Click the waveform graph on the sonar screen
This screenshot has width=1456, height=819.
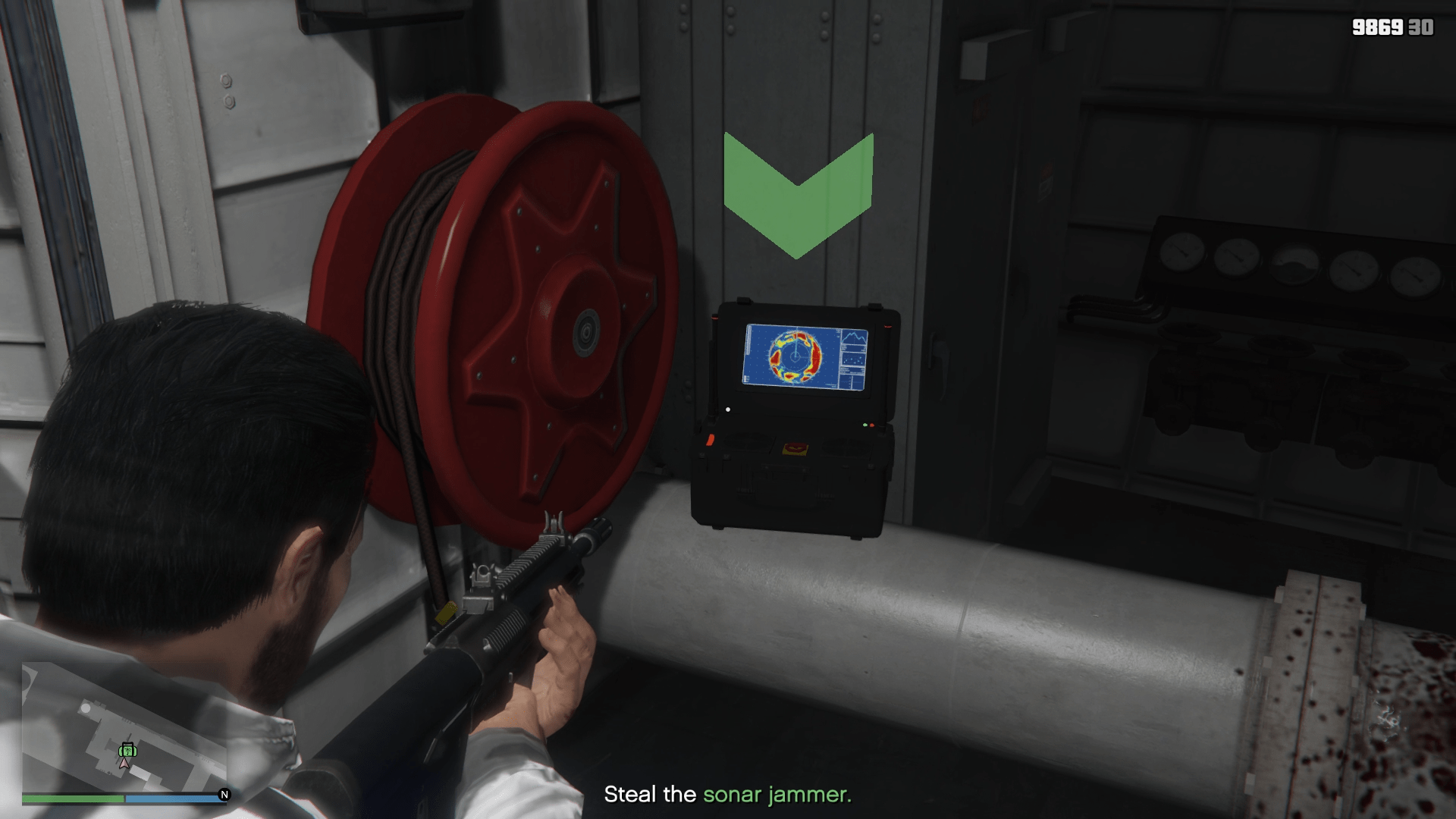point(853,337)
